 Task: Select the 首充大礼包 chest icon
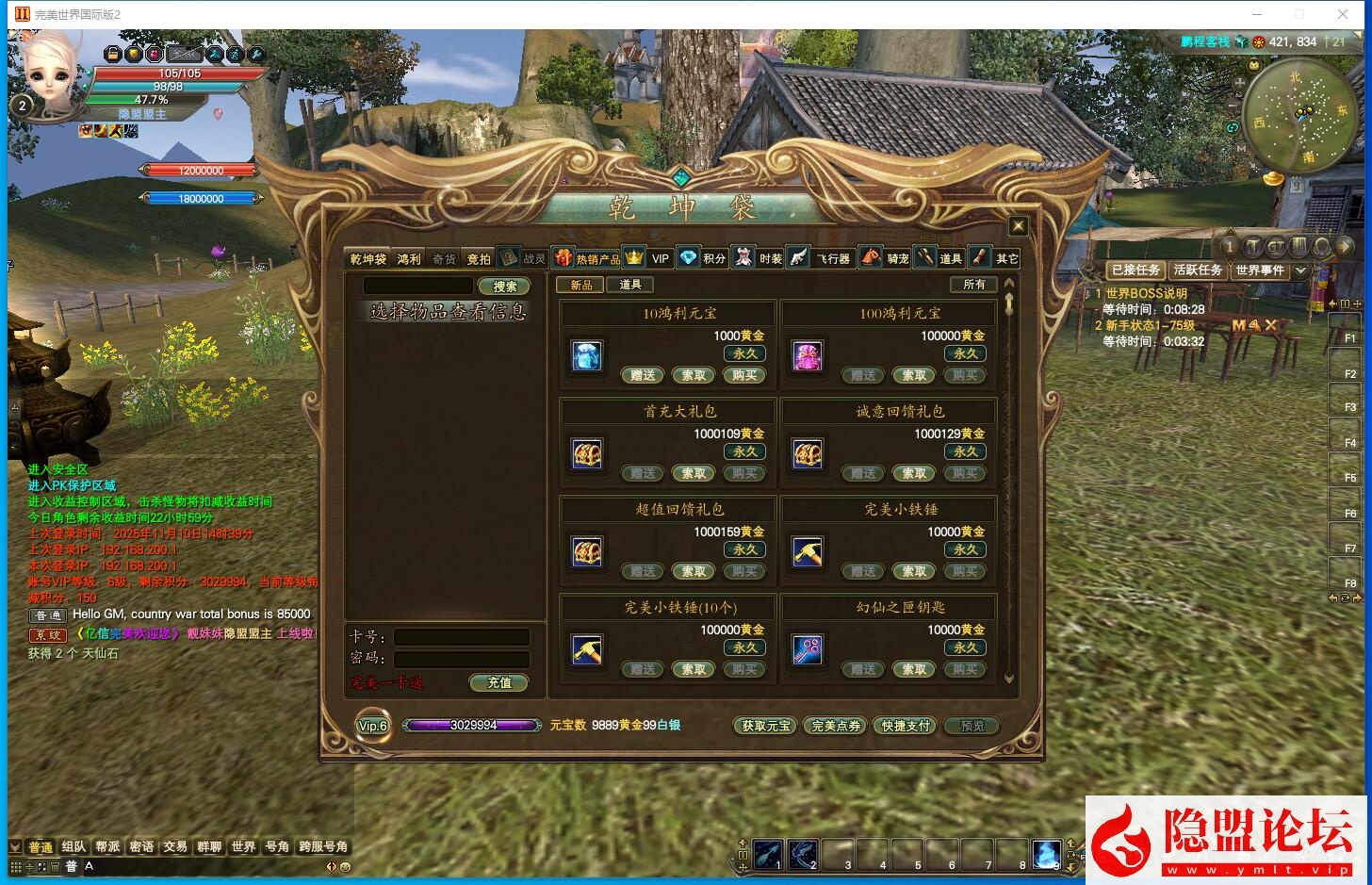[587, 454]
